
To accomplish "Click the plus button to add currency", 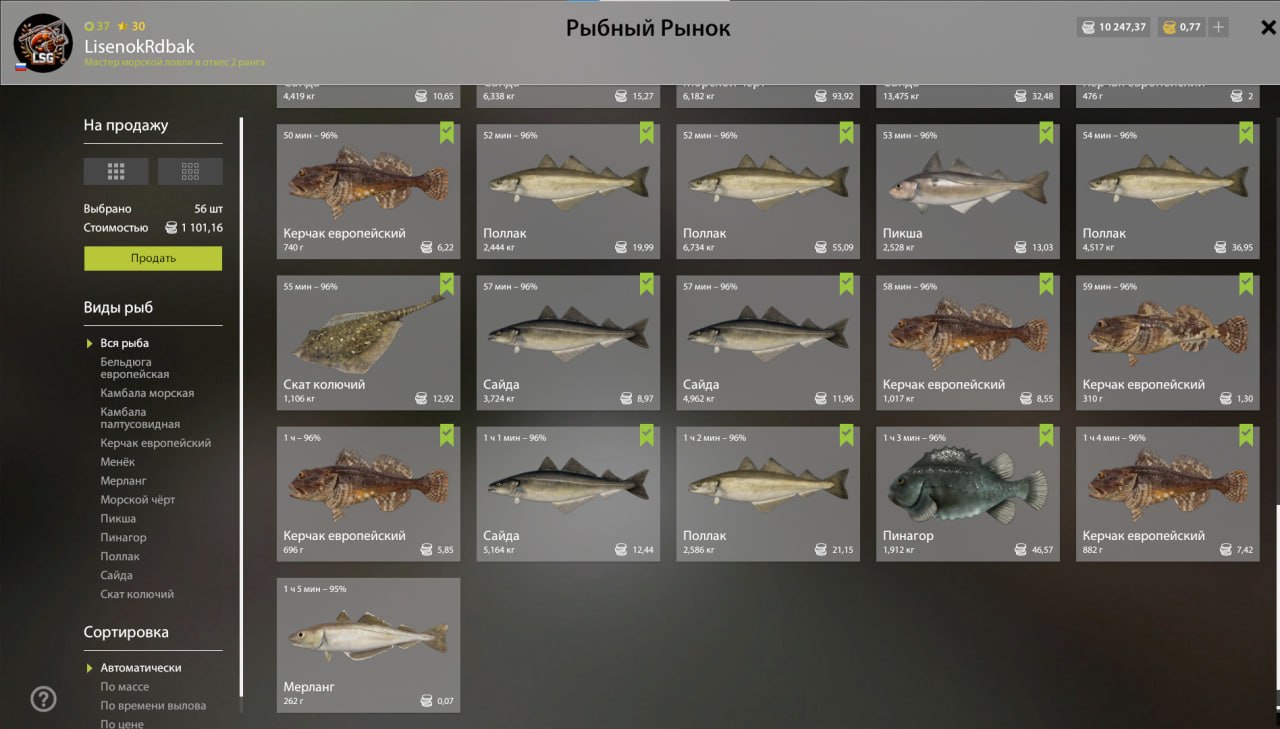I will coord(1218,28).
